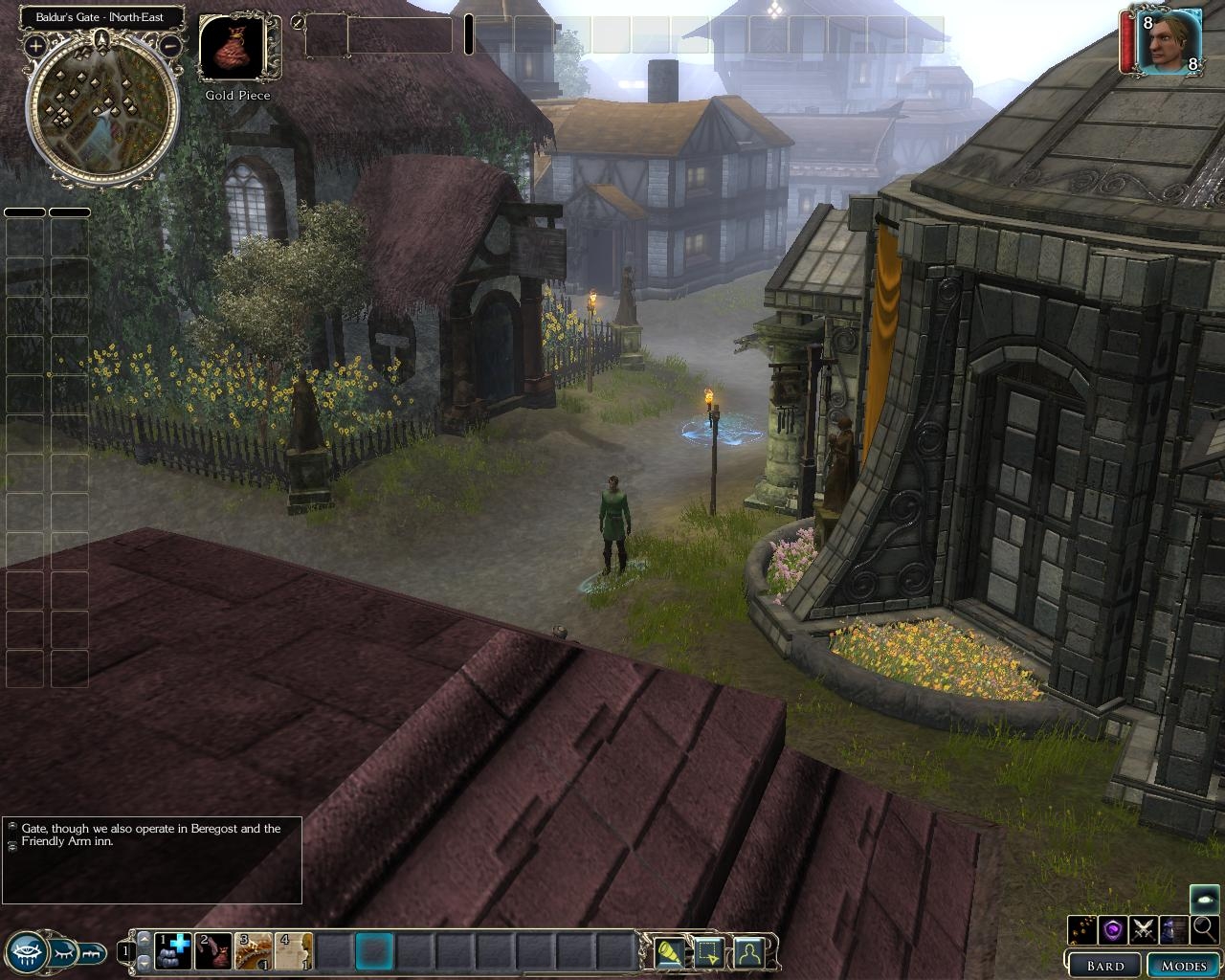Screen dimensions: 1225x980
Task: Click the hotbar page up arrow
Action: pyautogui.click(x=145, y=941)
